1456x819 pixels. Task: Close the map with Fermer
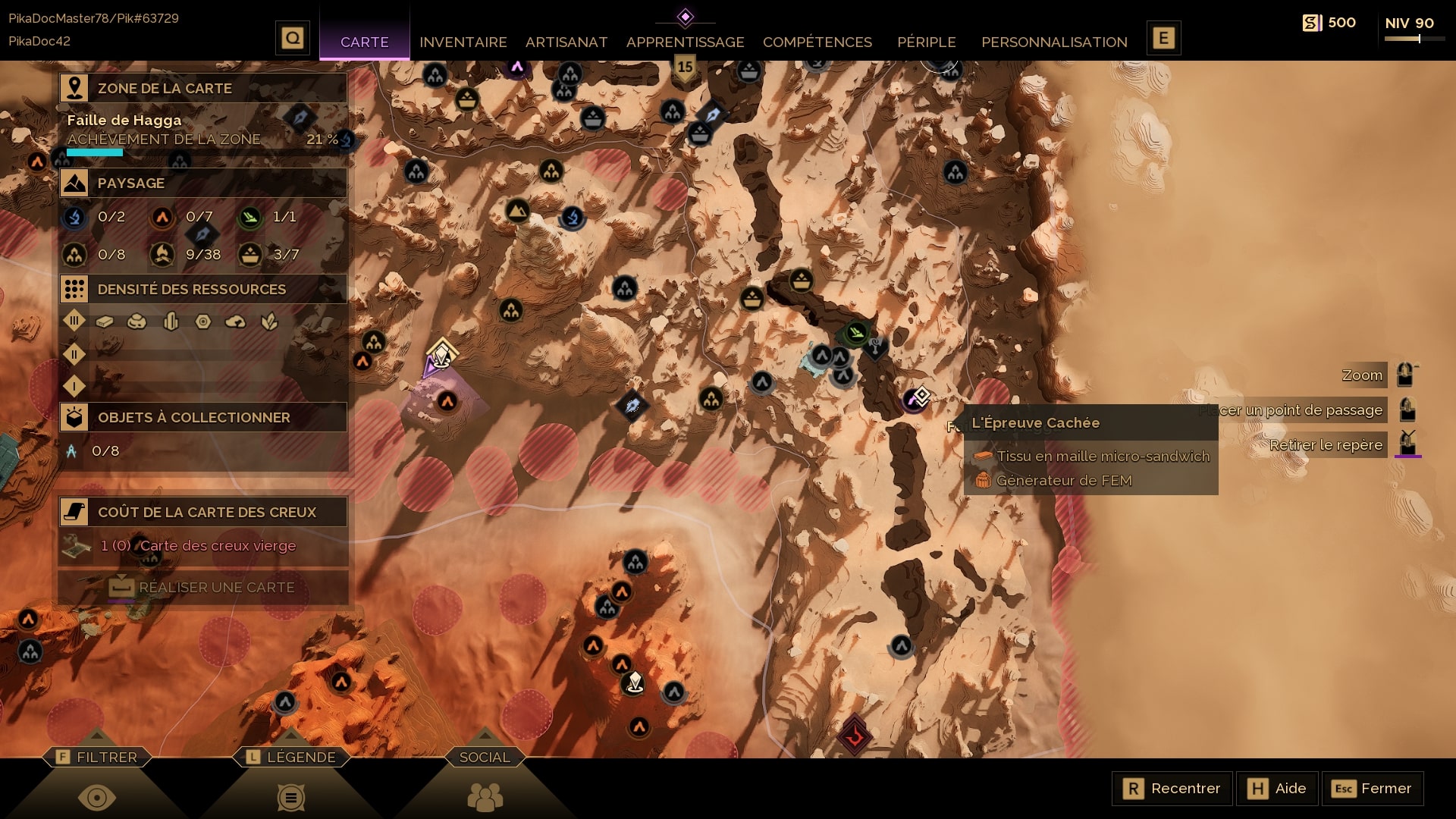click(x=1373, y=789)
